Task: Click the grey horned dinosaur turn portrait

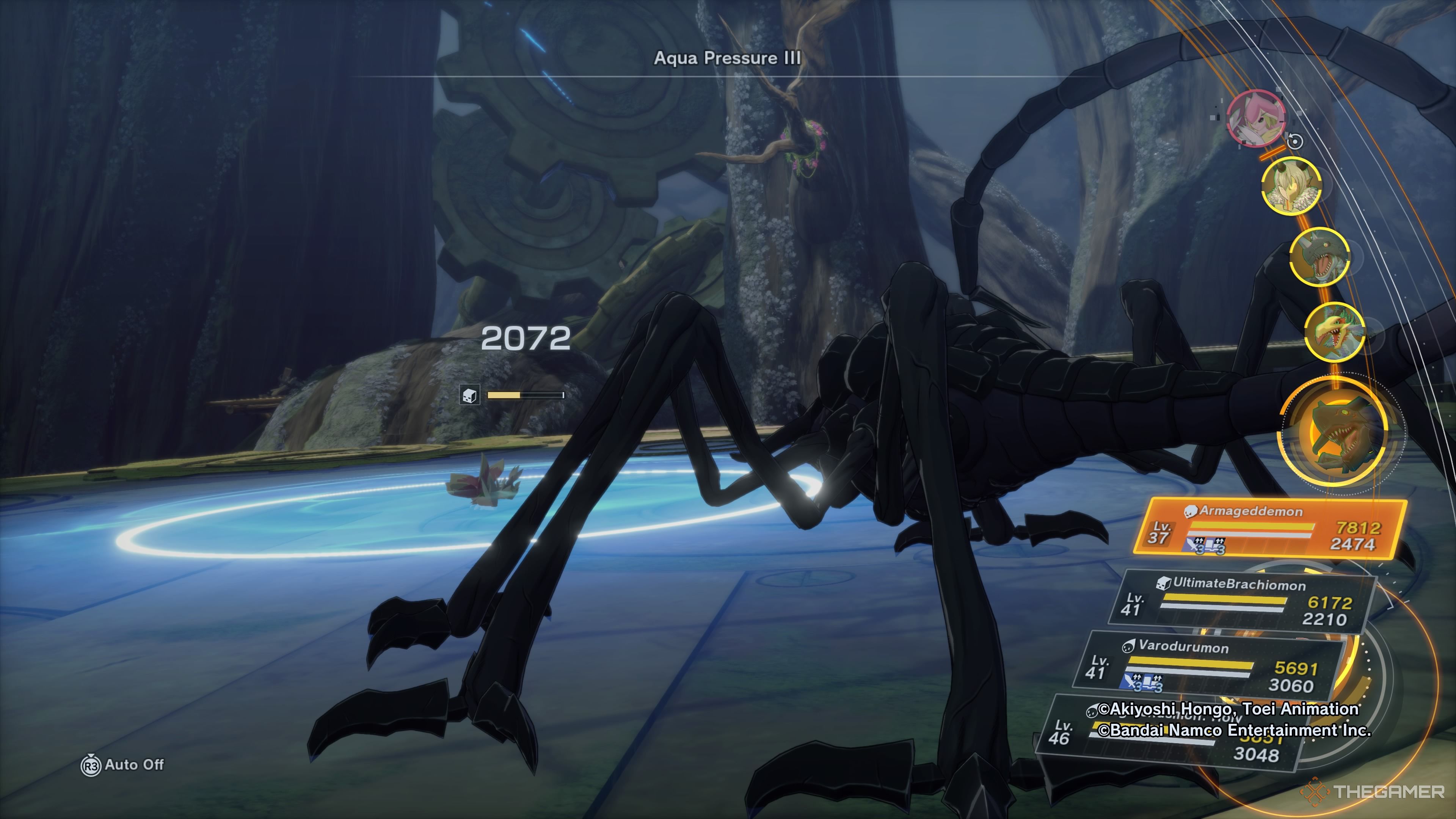Action: 1319,257
